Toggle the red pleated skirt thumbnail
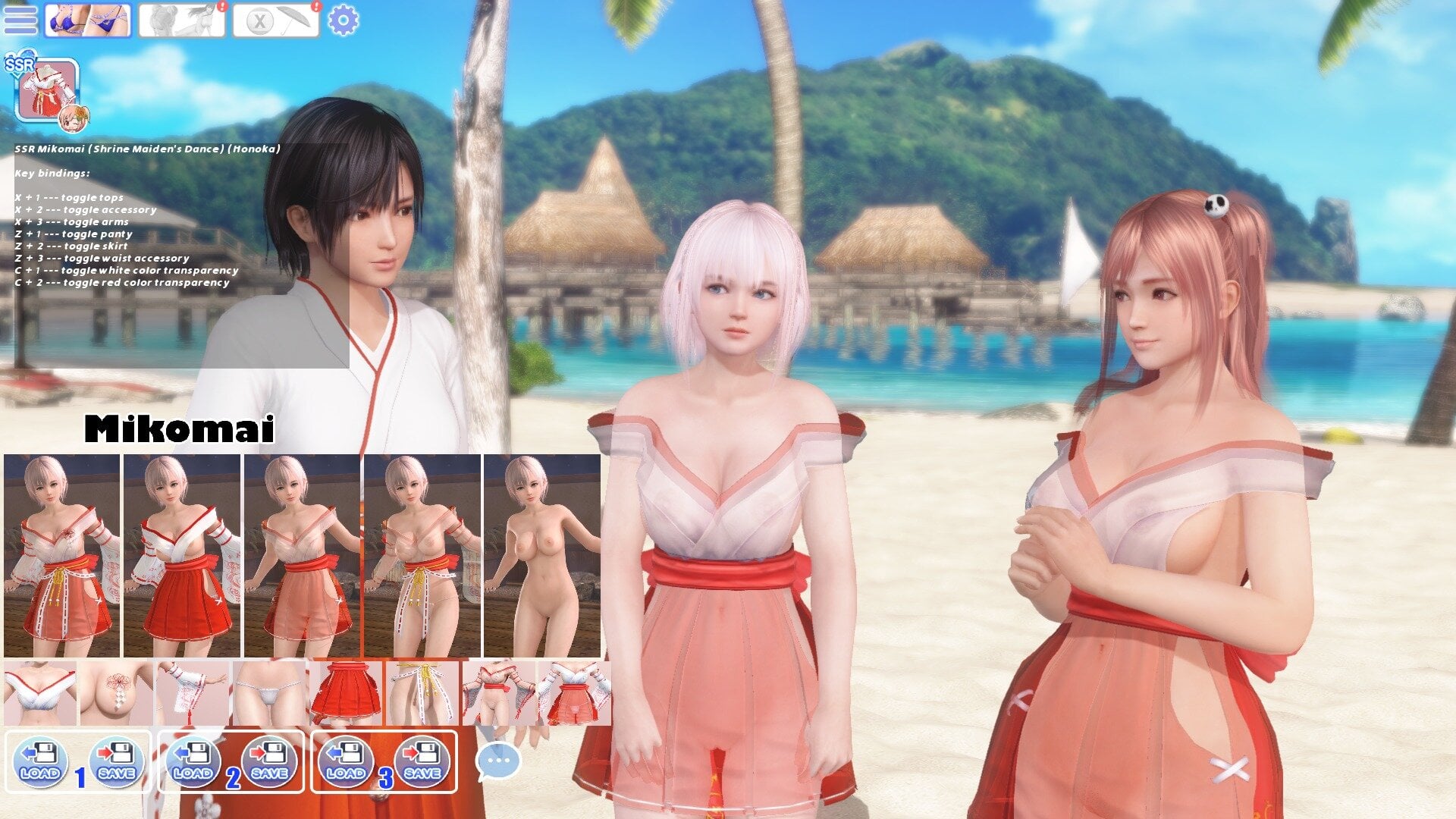This screenshot has height=819, width=1456. (345, 690)
